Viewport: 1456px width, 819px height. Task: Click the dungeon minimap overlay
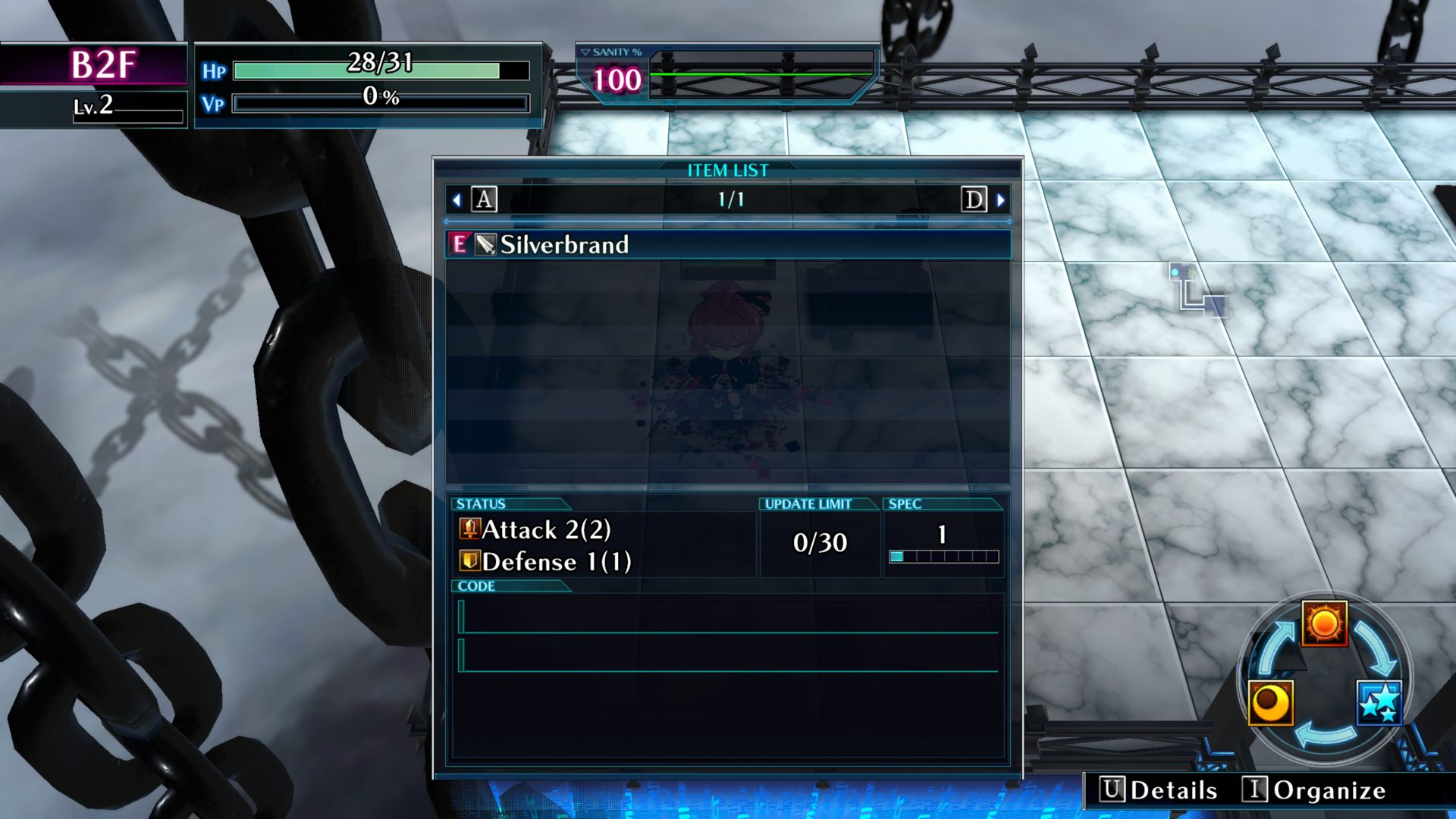pyautogui.click(x=1197, y=290)
